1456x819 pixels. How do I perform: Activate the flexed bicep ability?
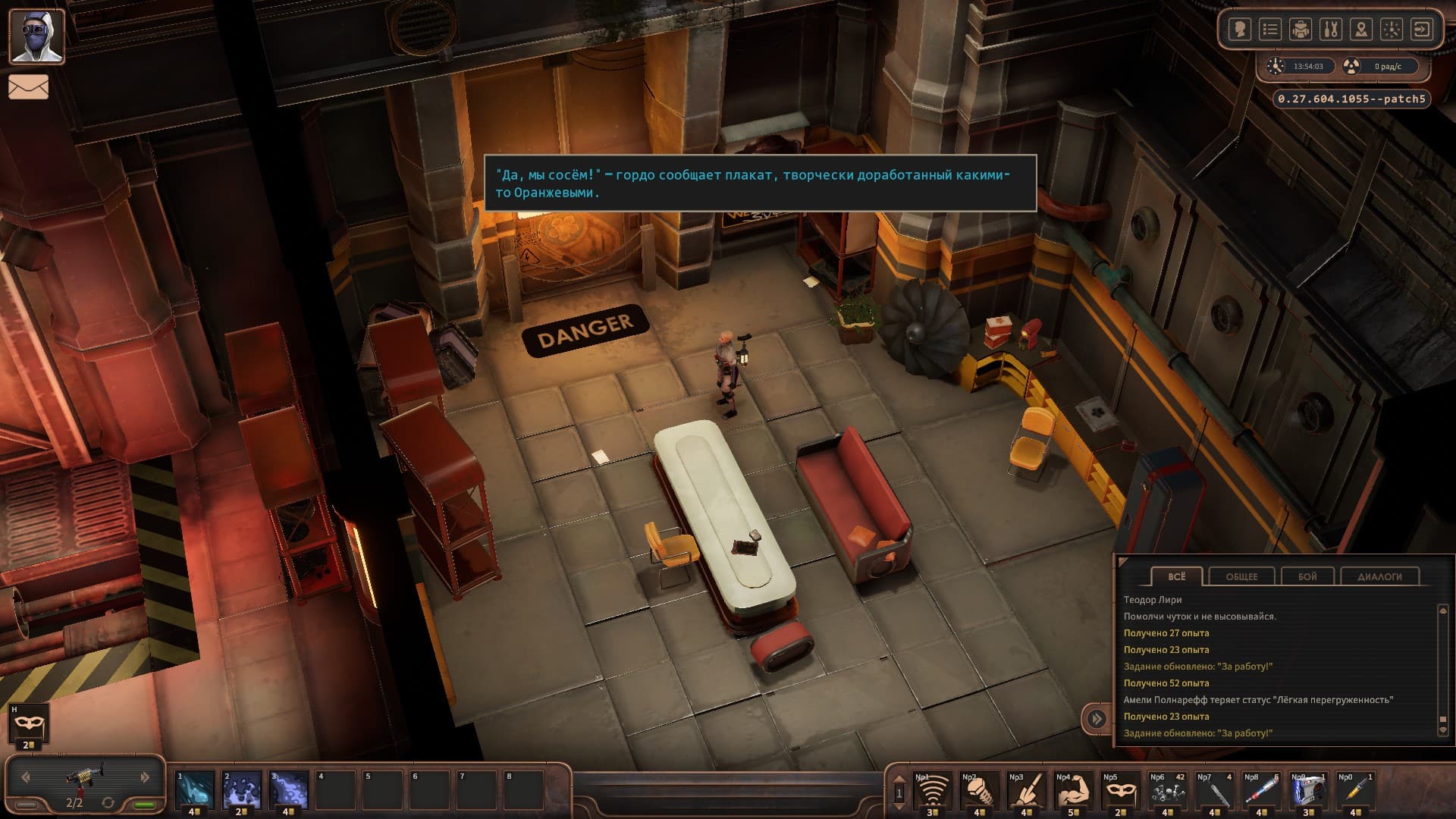1073,792
